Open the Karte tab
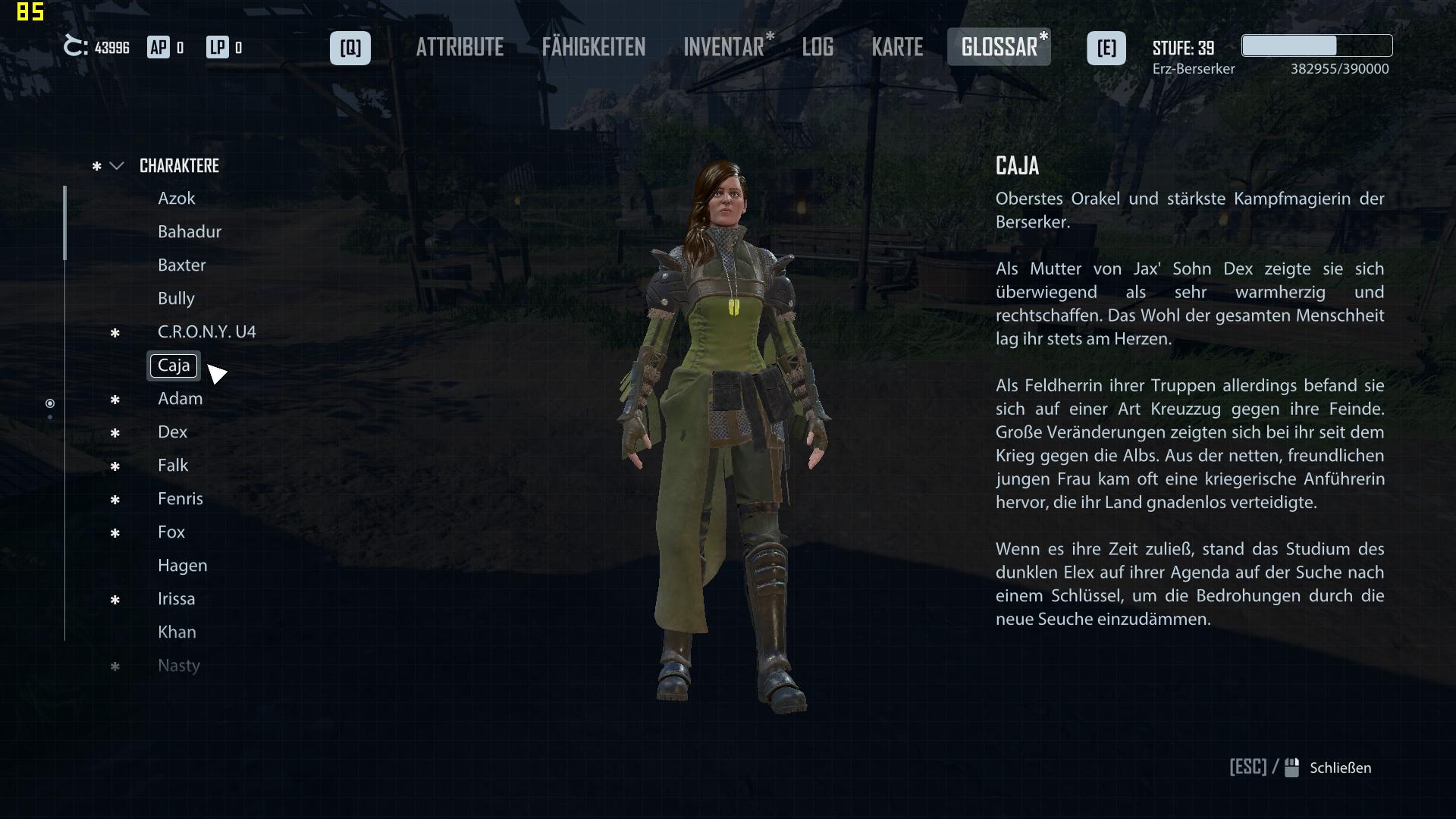This screenshot has height=819, width=1456. [897, 48]
